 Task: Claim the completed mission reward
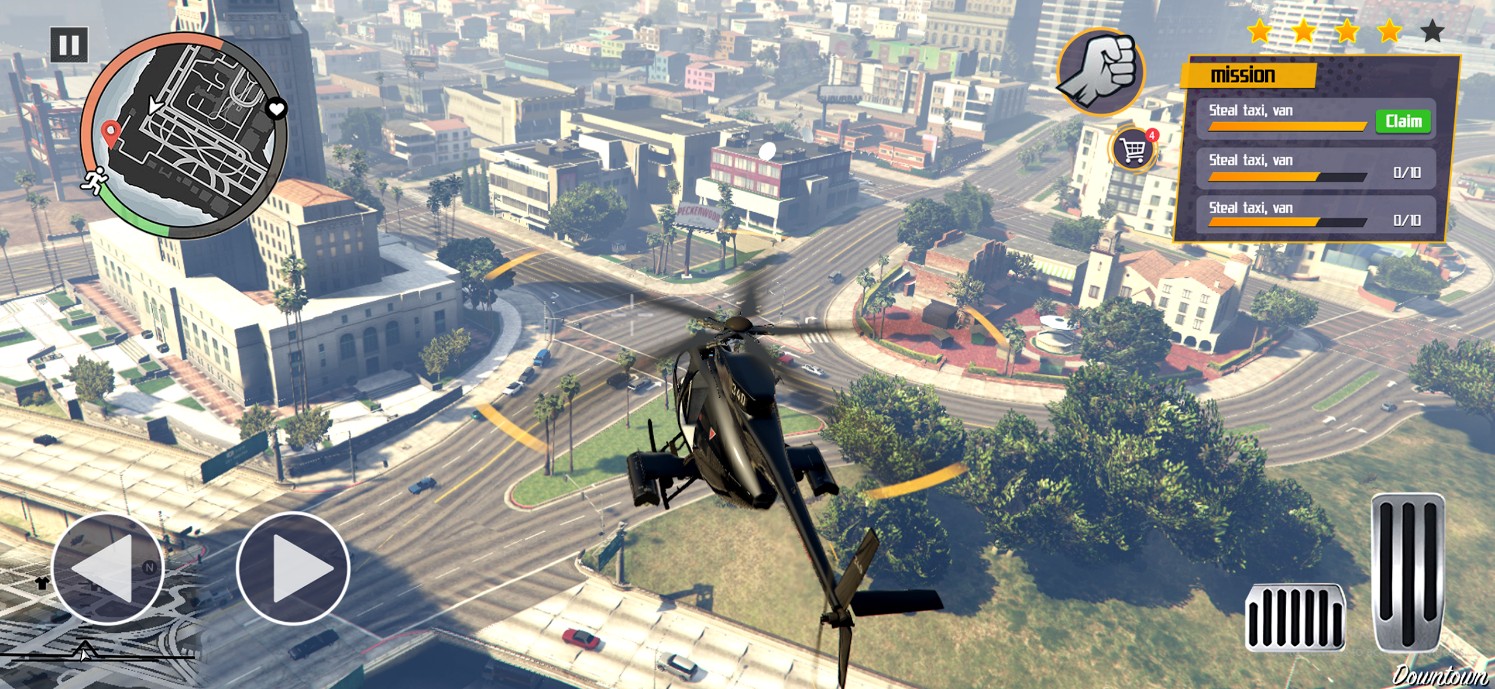[1403, 121]
